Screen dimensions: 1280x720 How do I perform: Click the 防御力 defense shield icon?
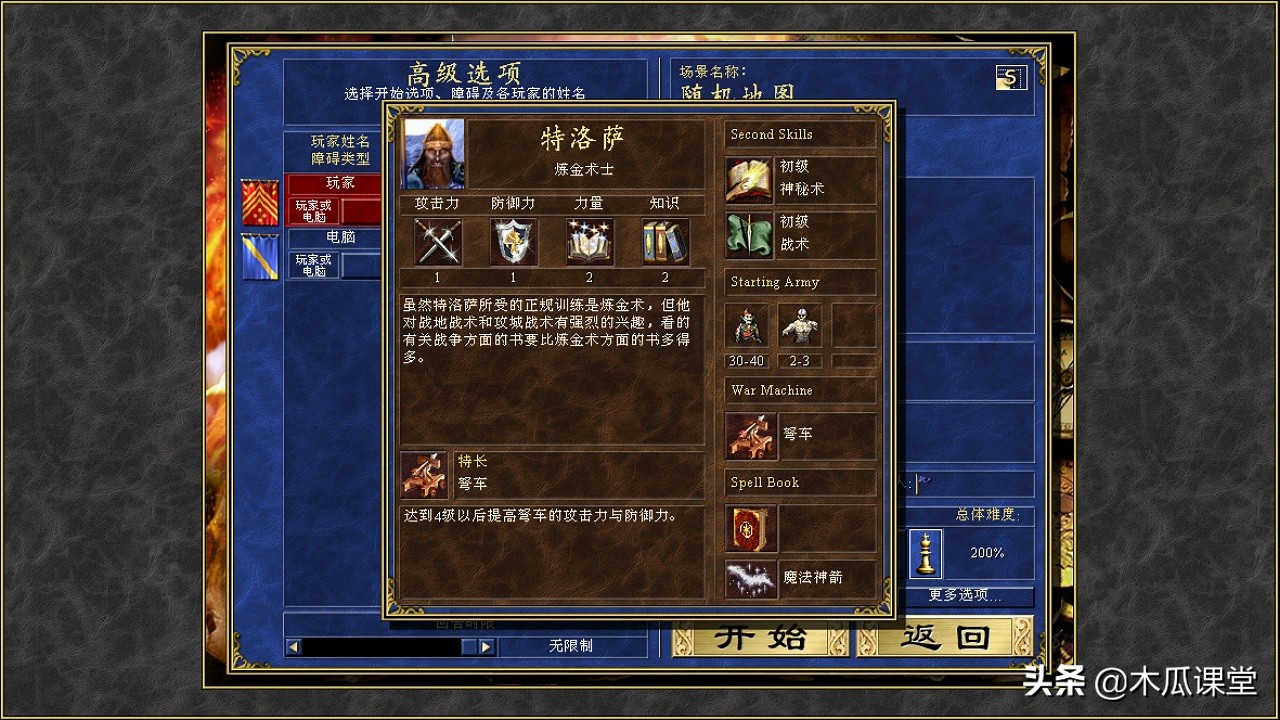tap(513, 240)
